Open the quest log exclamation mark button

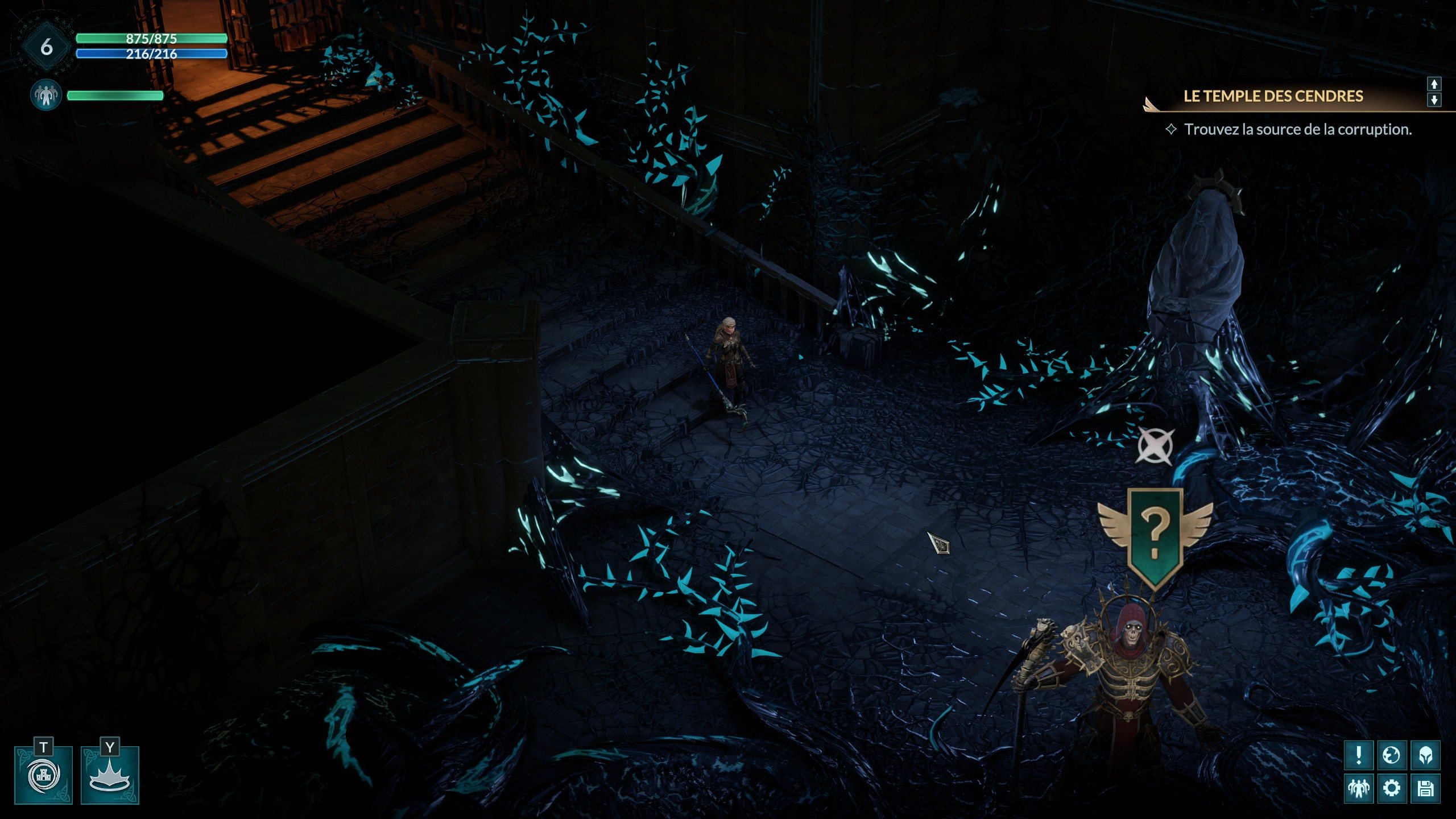[1359, 755]
